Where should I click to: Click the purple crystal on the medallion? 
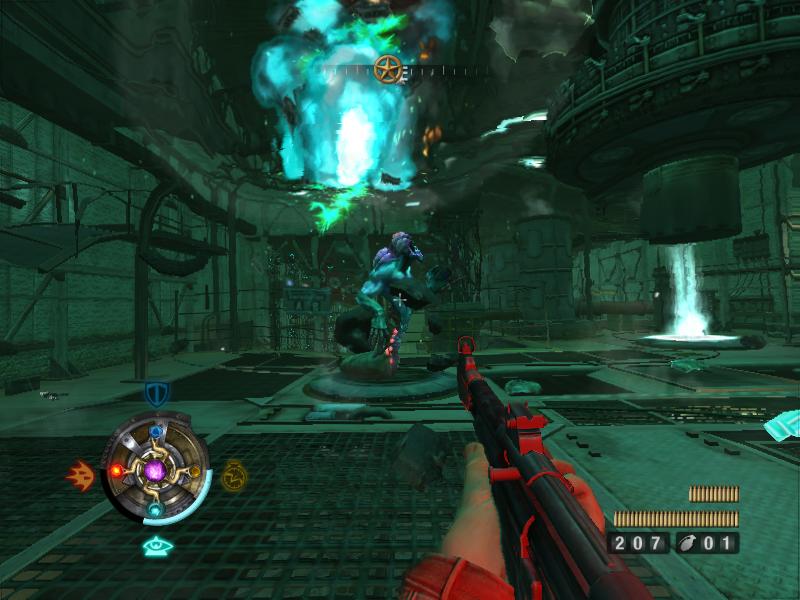[155, 469]
